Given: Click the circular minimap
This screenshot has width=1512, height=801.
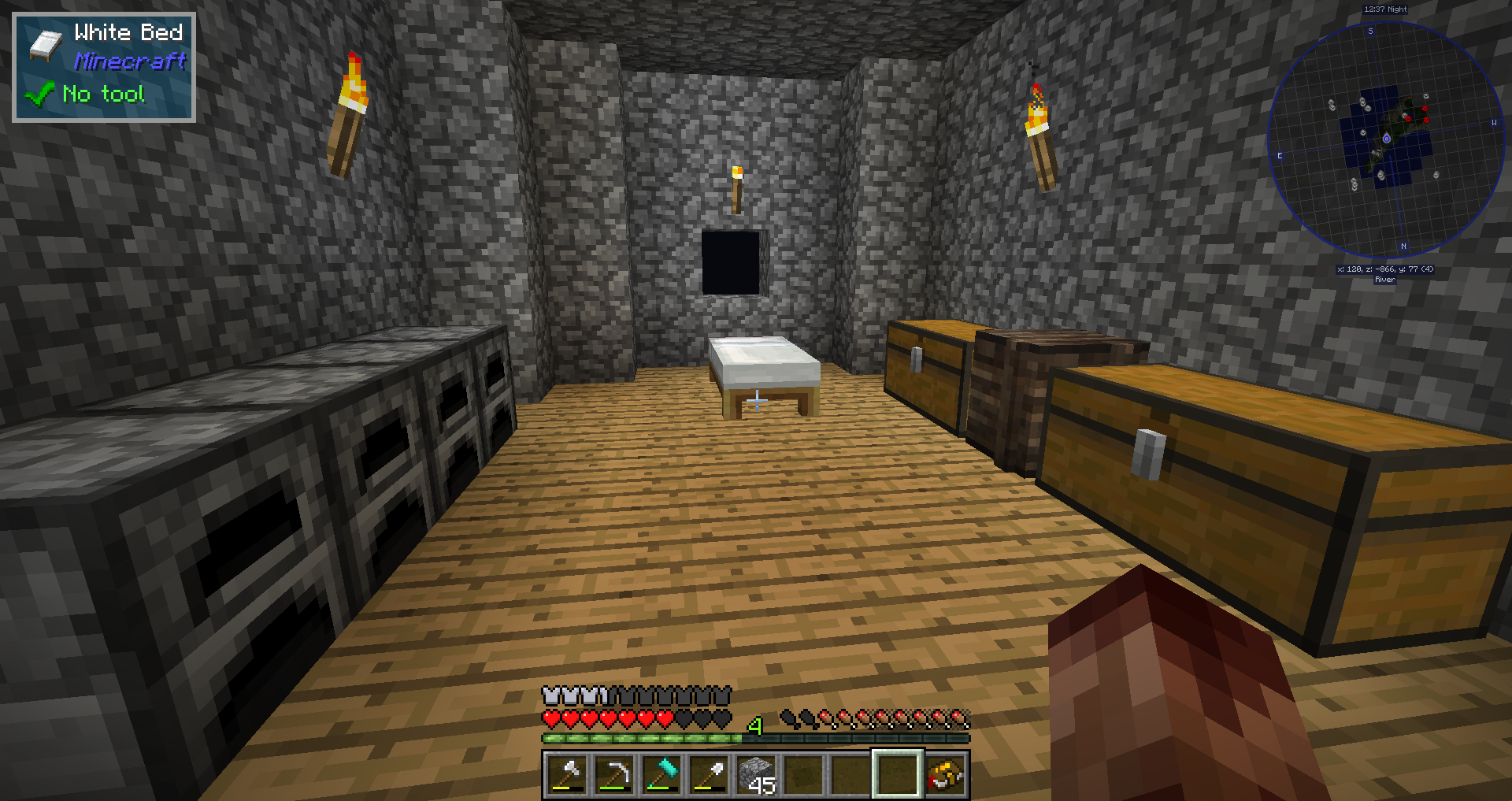Looking at the screenshot, I should (x=1386, y=140).
